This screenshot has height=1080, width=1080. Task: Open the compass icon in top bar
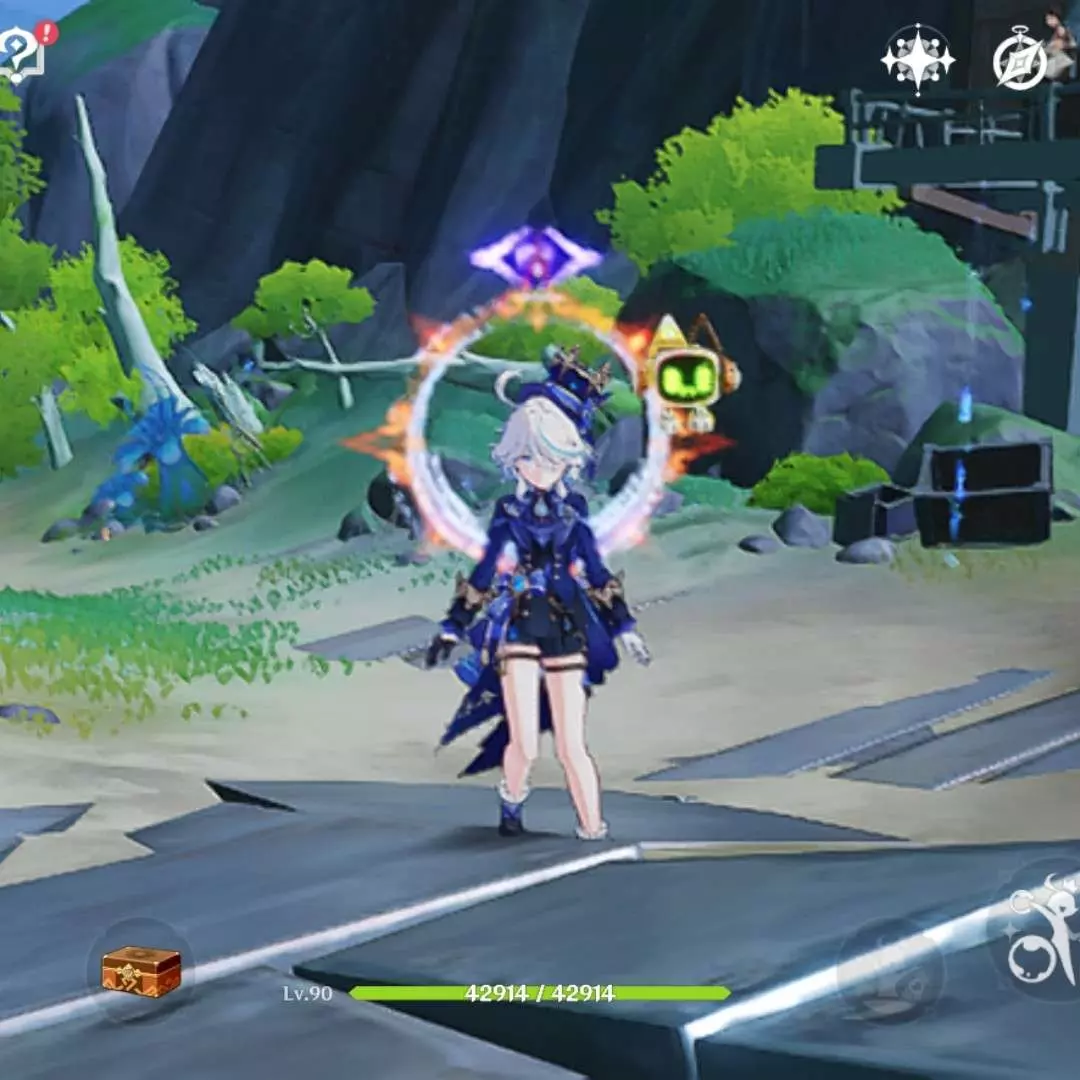[1019, 62]
